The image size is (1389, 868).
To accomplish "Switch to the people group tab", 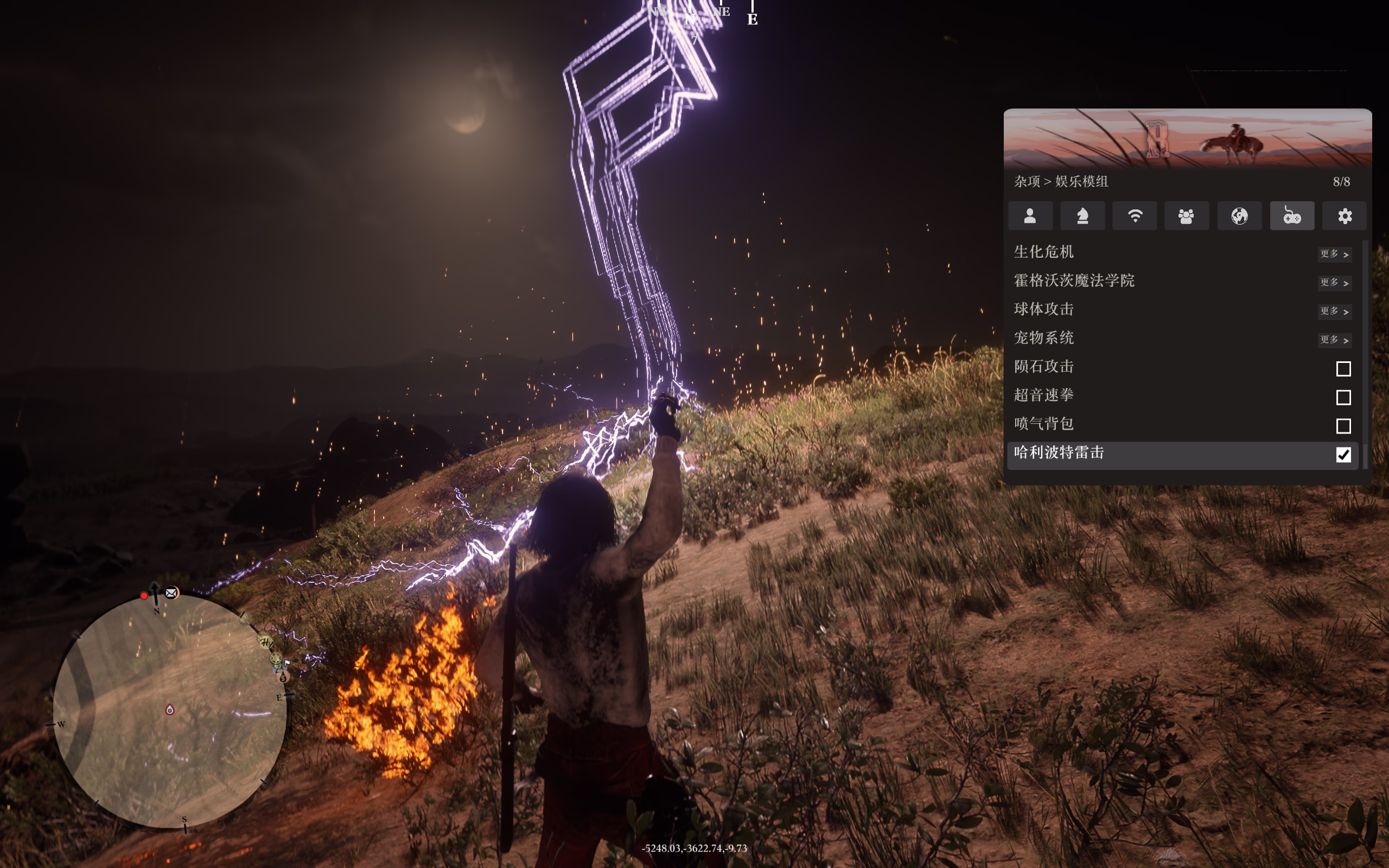I will (1187, 216).
